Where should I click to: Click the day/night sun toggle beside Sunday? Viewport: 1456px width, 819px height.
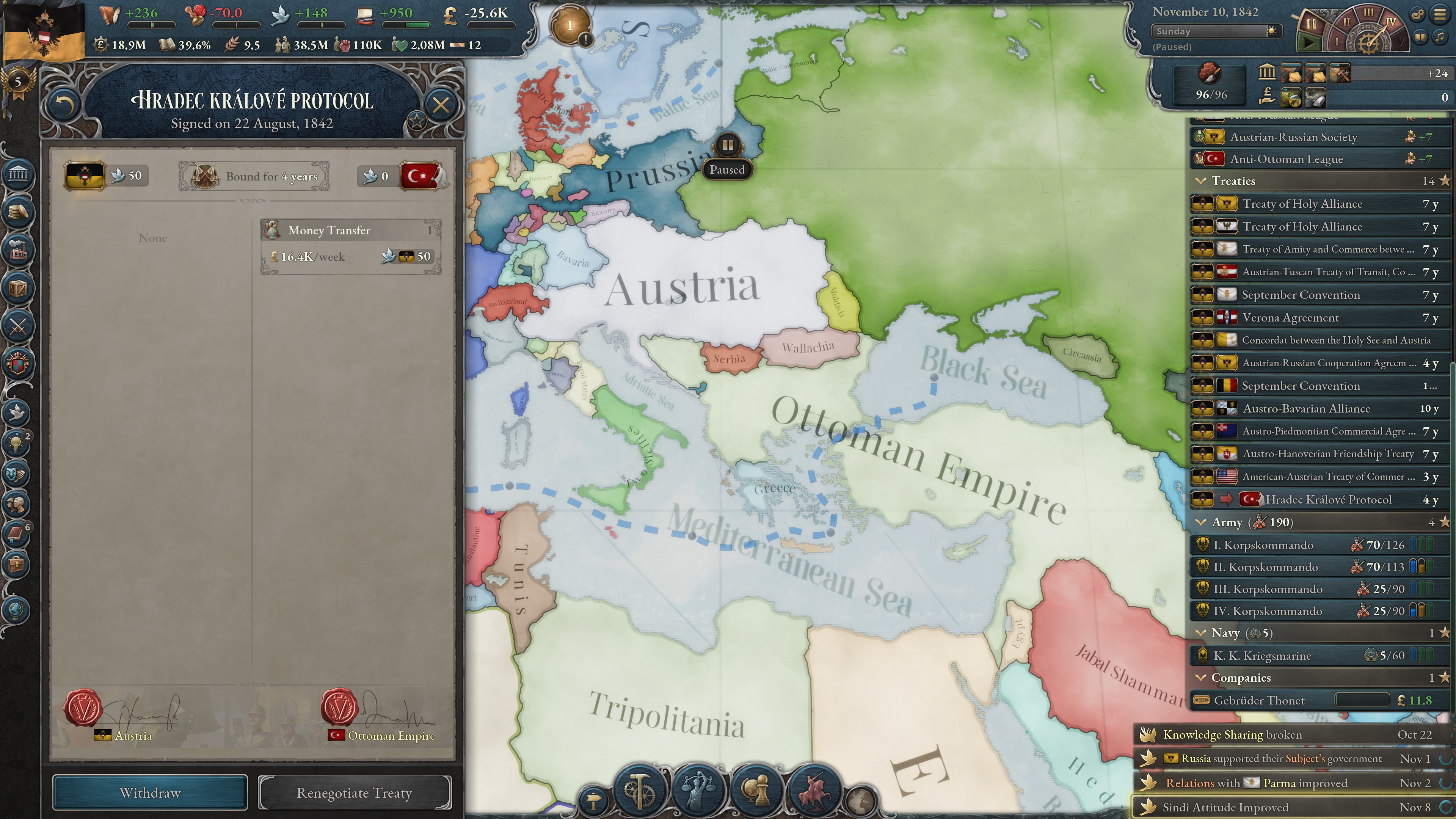point(1271,31)
